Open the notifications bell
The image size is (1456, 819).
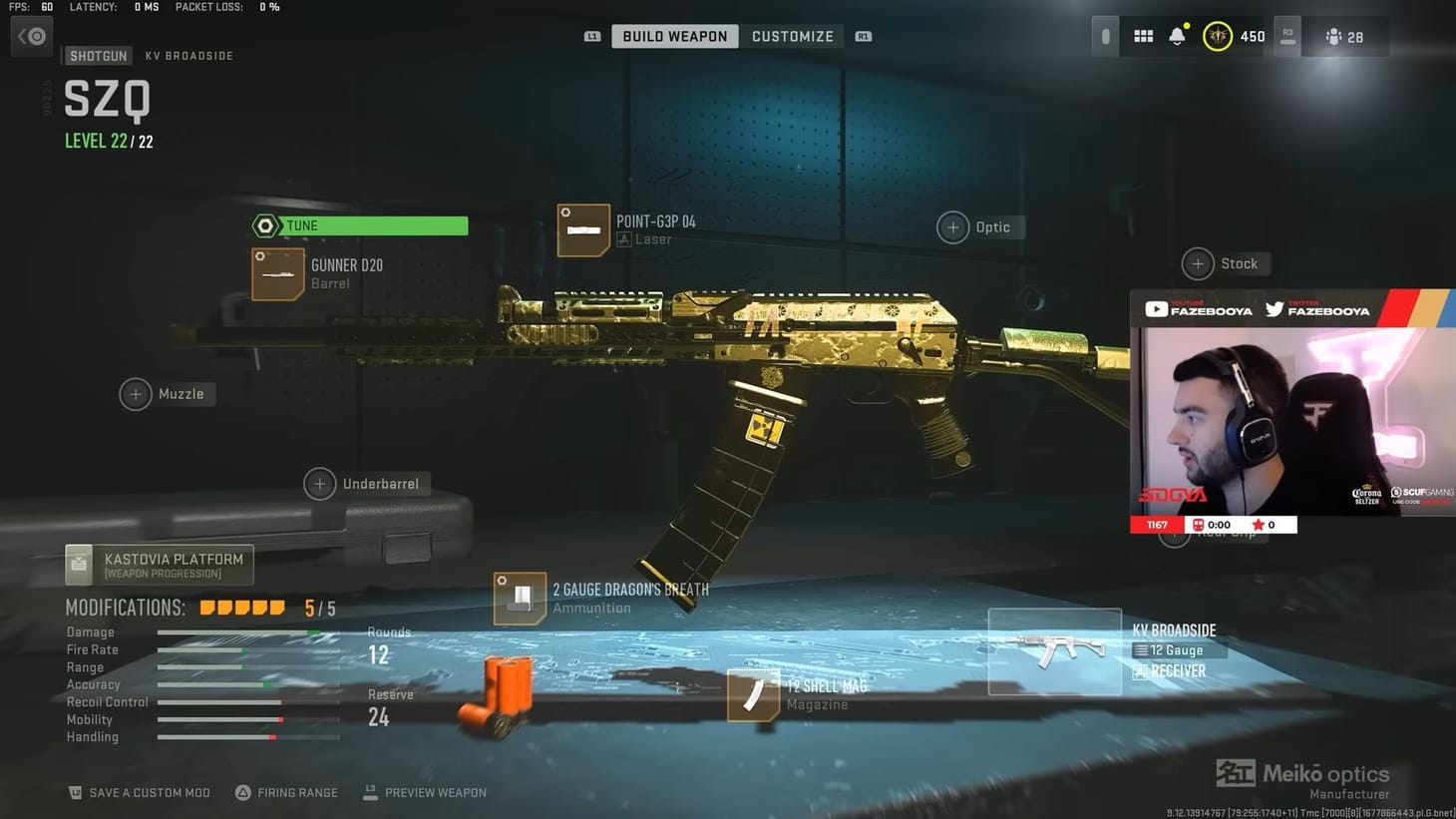coord(1177,36)
